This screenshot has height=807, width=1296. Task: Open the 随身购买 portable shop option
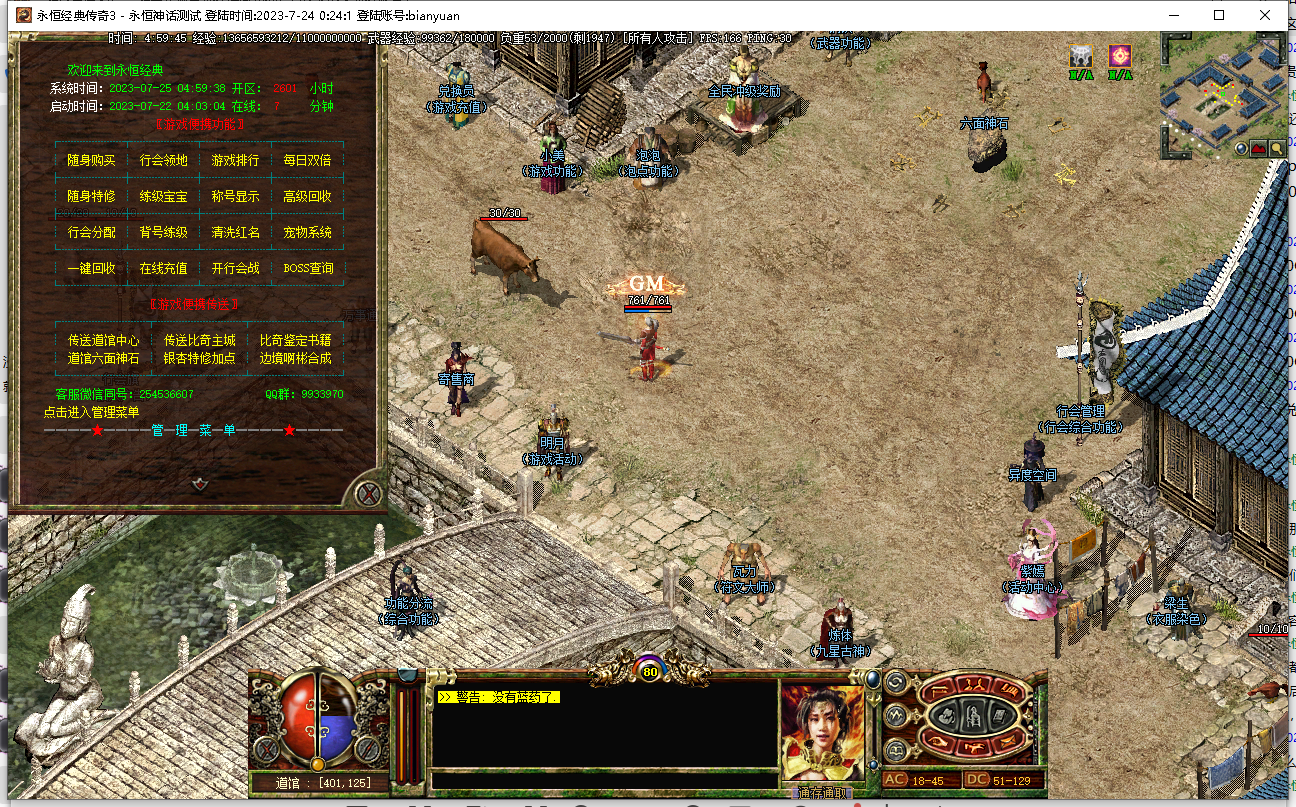[x=91, y=160]
